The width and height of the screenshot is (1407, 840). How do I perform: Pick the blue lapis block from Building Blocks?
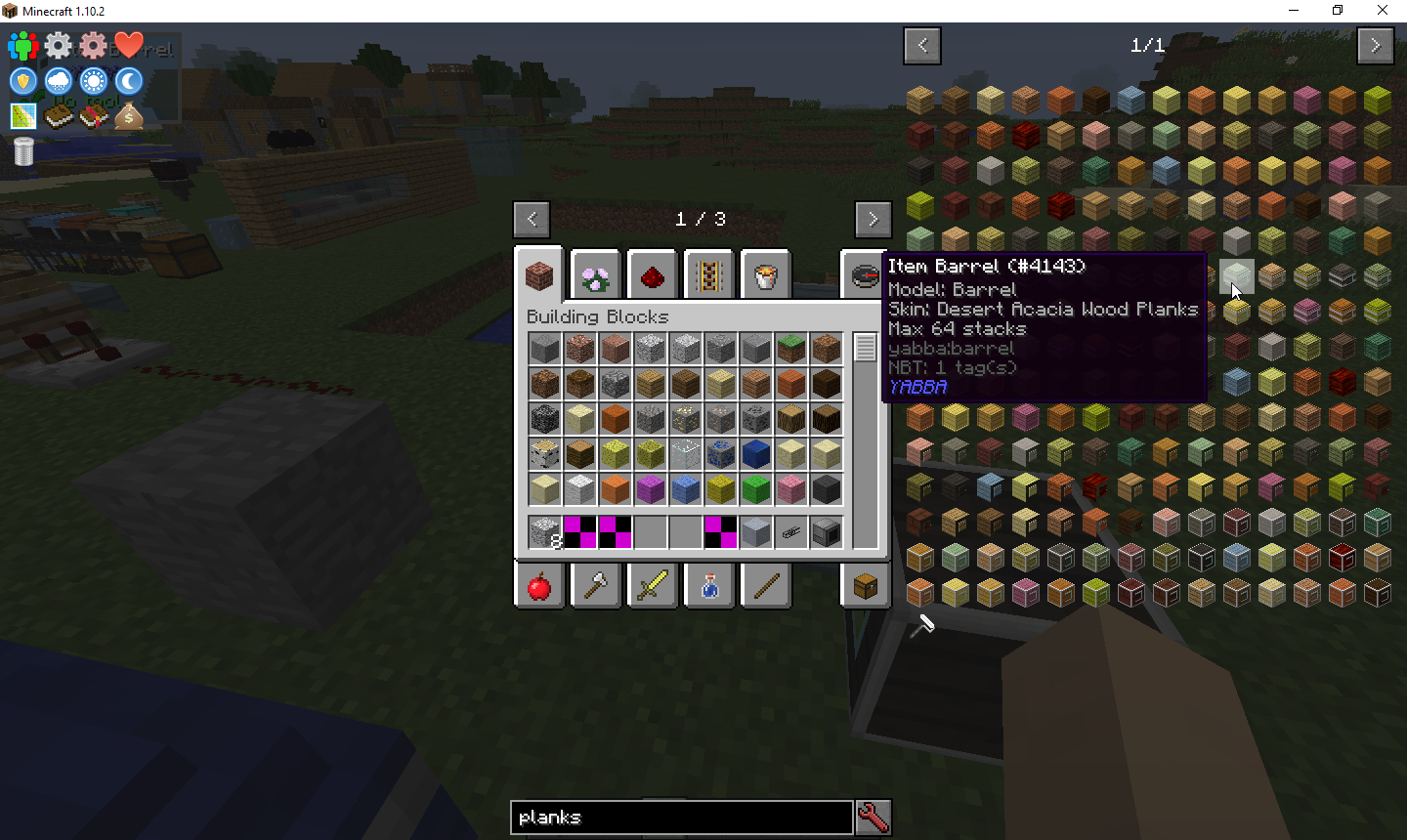click(x=755, y=453)
